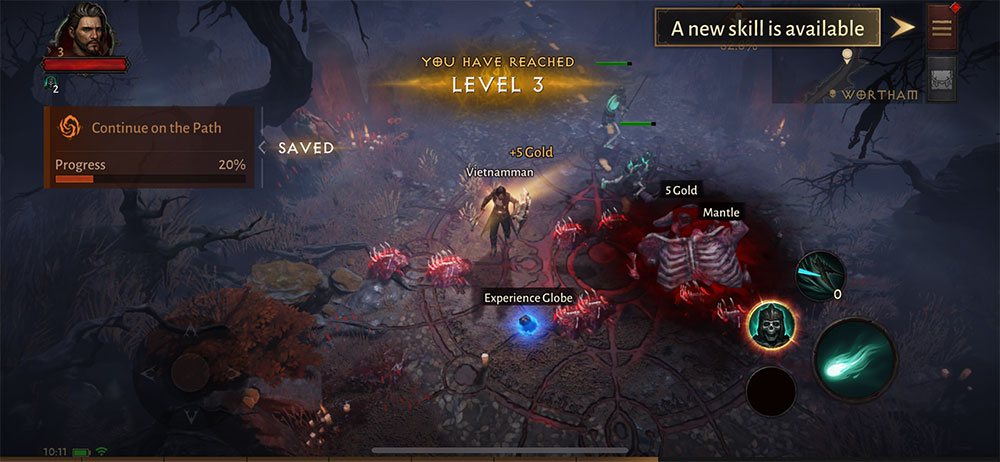Use the blue-bladed skill with counter 0

click(x=820, y=274)
